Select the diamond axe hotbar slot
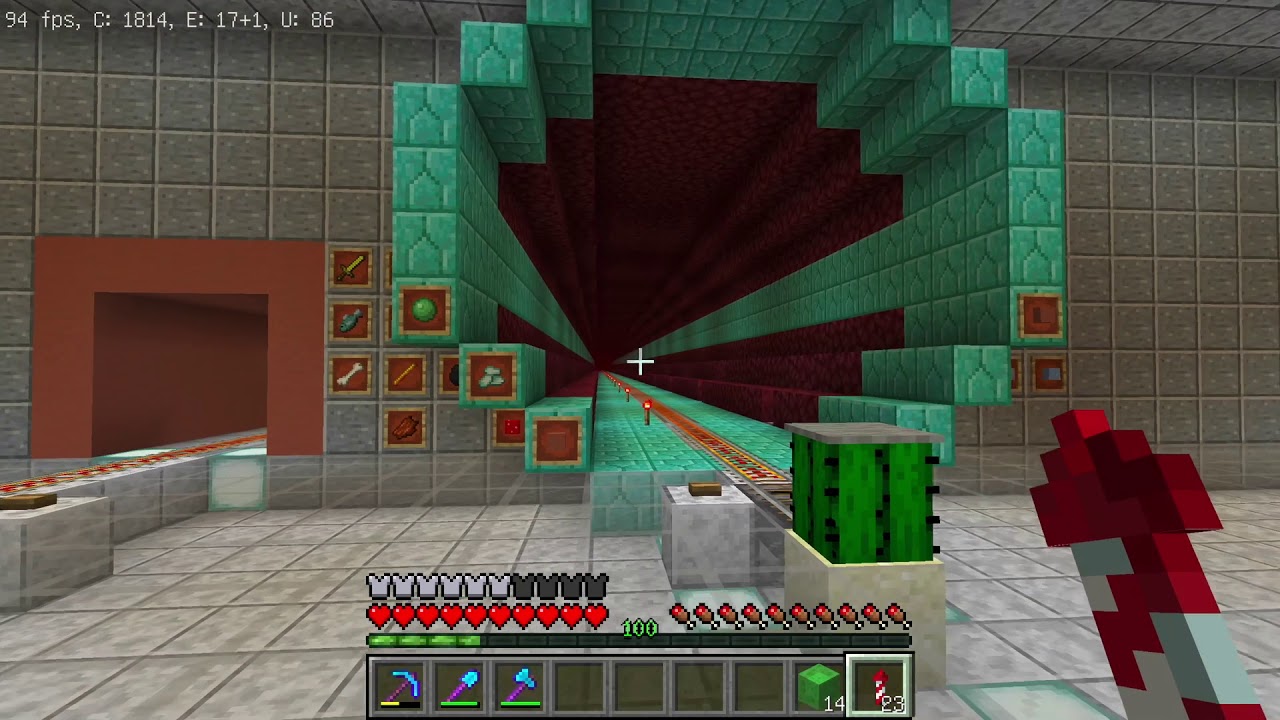Viewport: 1280px width, 720px height. tap(518, 684)
